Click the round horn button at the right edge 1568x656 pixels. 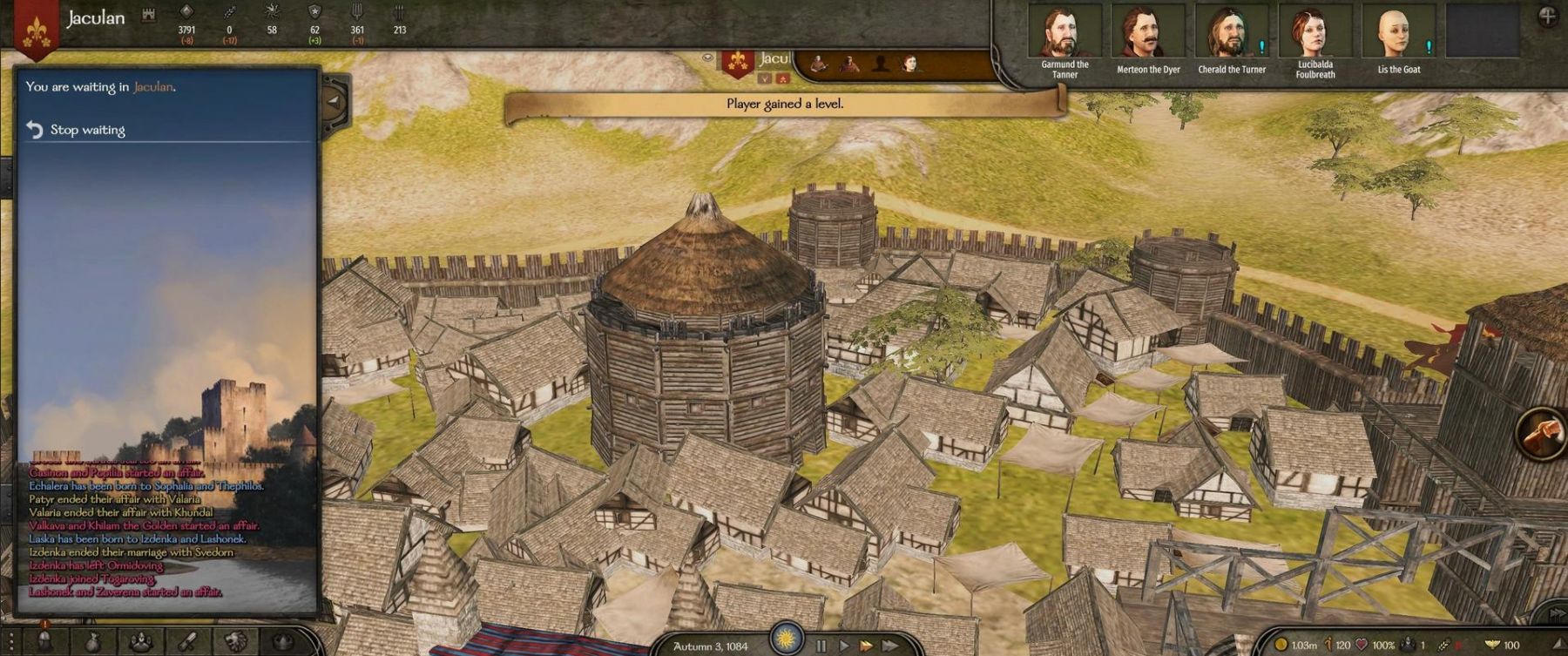1544,432
